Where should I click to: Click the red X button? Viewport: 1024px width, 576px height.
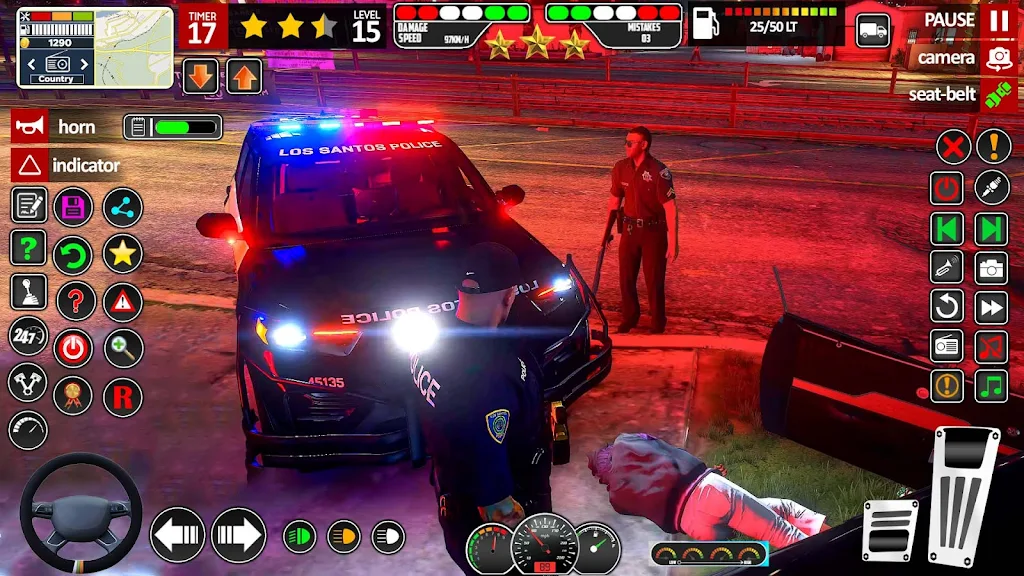tap(953, 147)
